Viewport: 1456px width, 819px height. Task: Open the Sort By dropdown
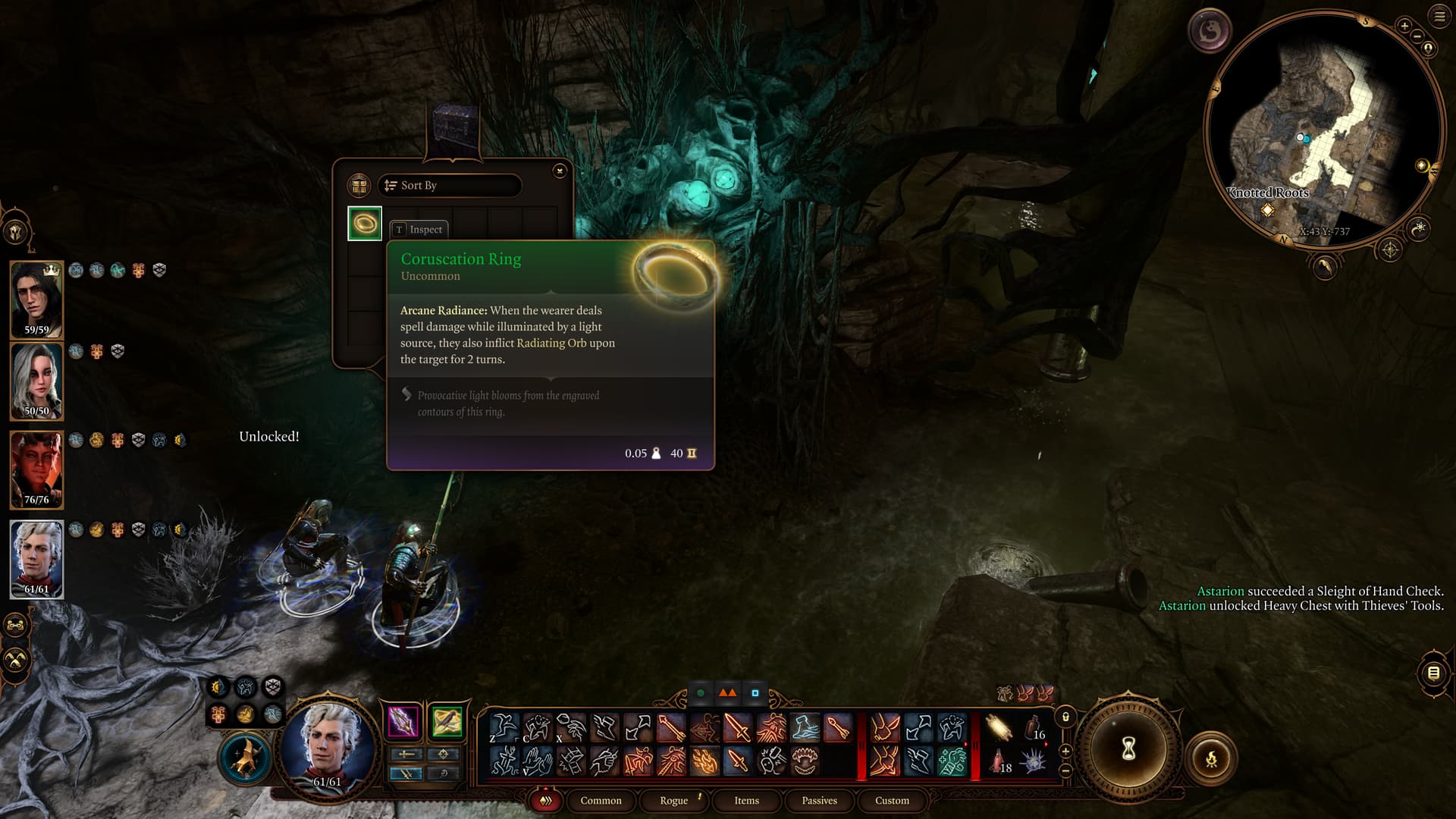pos(450,186)
